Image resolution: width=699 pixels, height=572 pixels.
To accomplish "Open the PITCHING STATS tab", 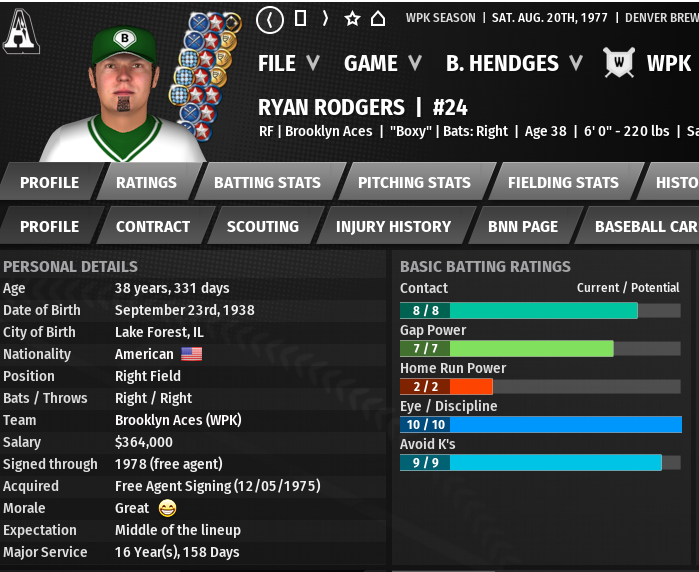I will tap(414, 182).
